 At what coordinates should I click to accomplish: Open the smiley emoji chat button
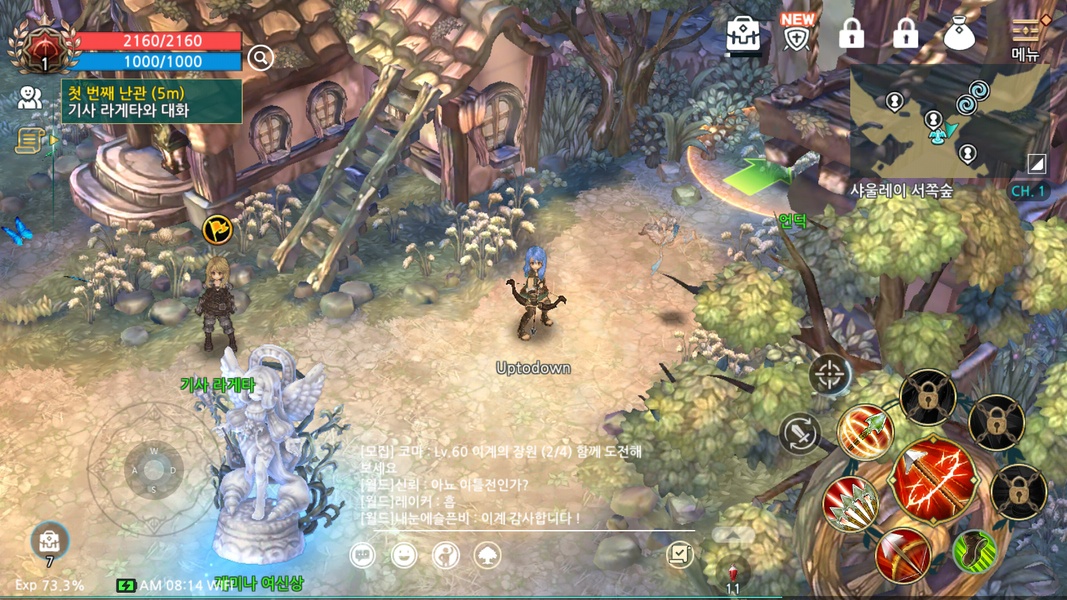click(404, 555)
